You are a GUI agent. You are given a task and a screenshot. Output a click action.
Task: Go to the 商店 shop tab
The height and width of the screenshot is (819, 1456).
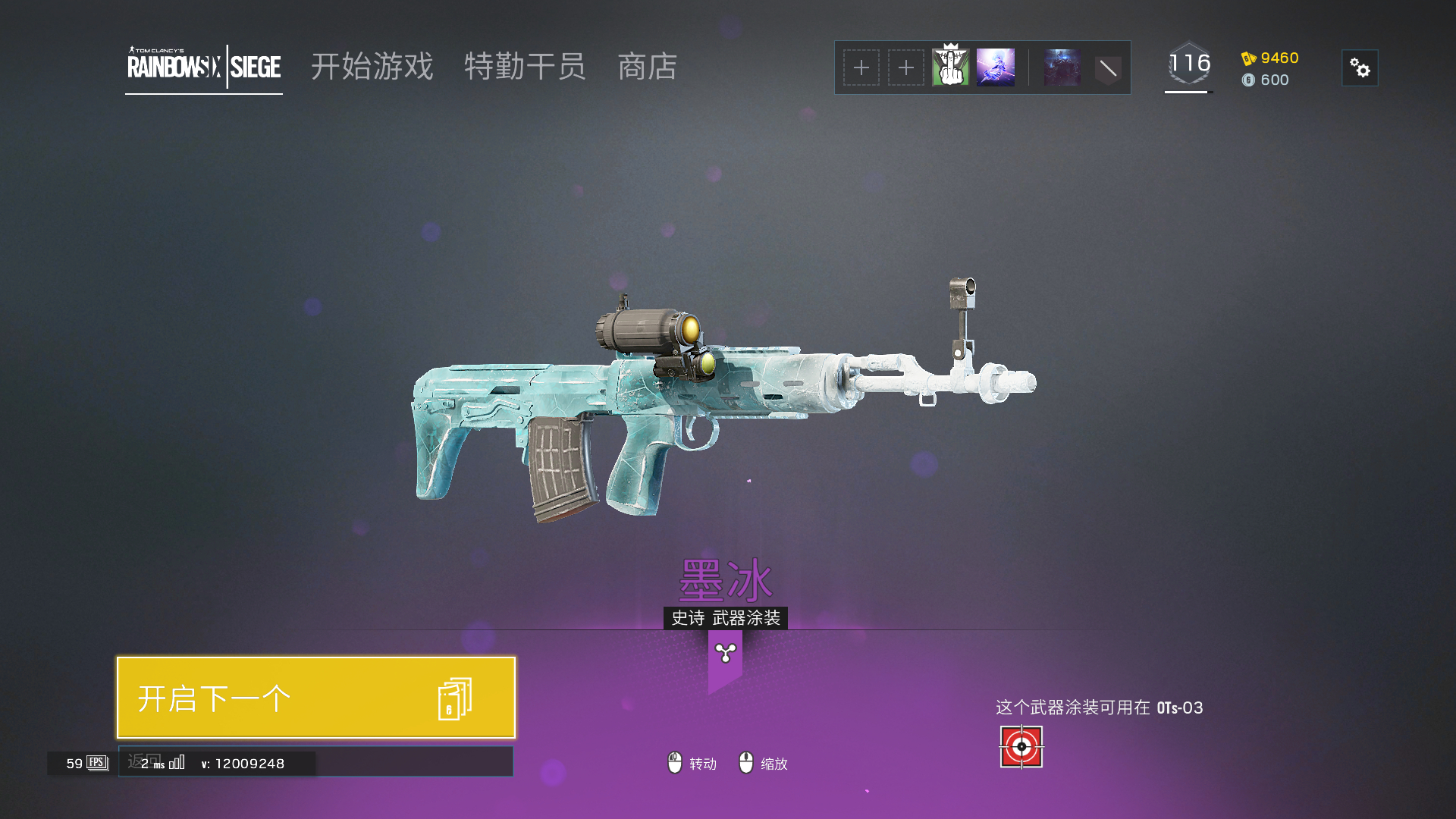(x=647, y=67)
